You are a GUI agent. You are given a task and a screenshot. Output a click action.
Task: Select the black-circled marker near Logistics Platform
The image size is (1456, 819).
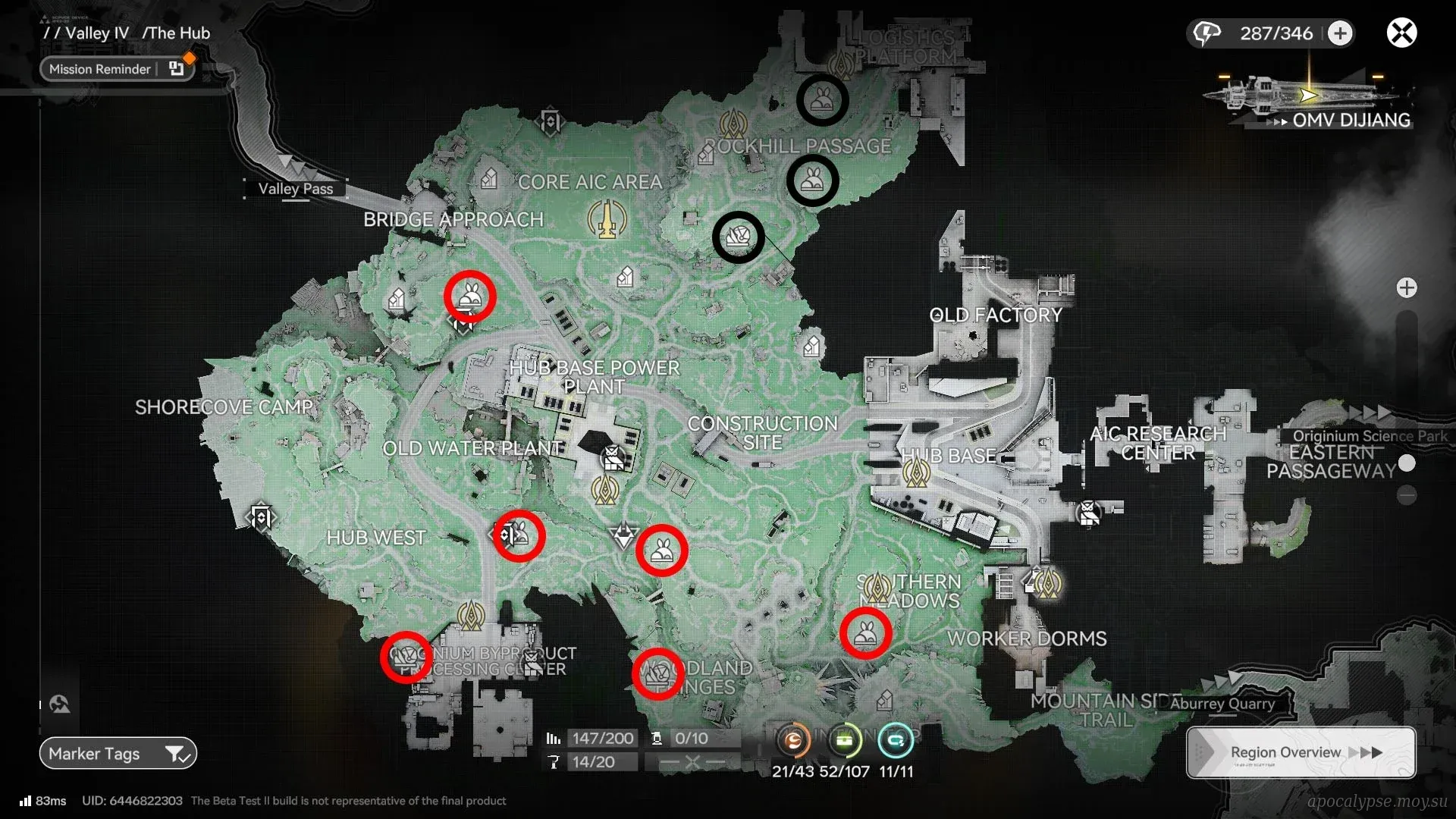point(822,100)
